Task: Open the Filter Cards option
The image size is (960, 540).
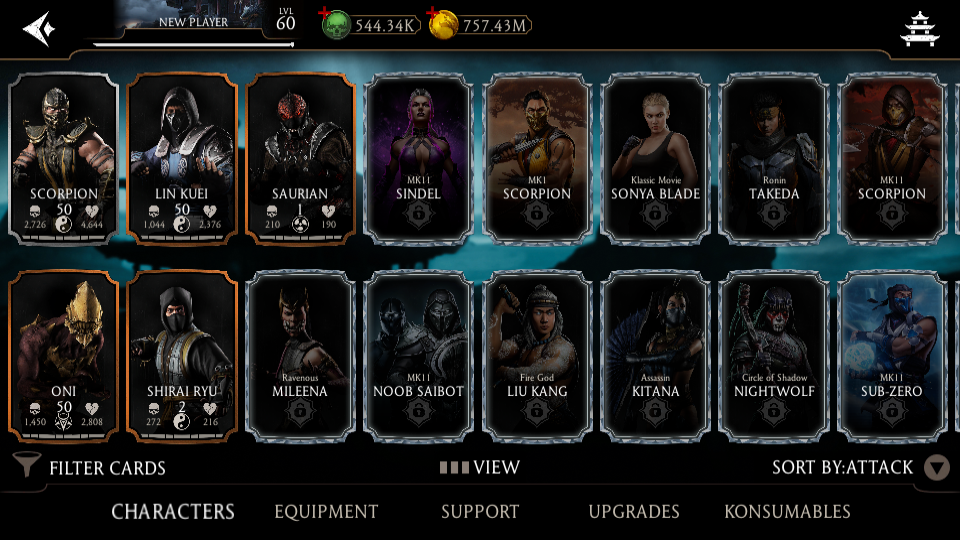Action: pyautogui.click(x=90, y=467)
